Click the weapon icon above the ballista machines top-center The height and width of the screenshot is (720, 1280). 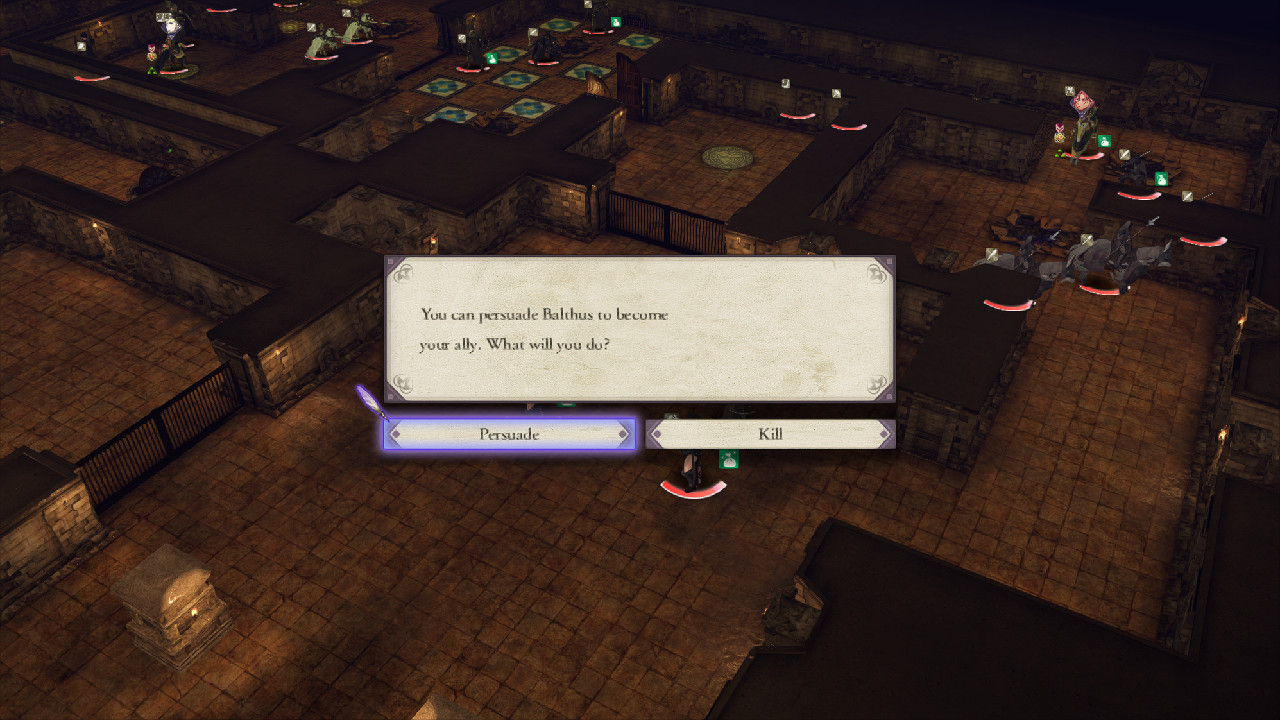tap(310, 28)
